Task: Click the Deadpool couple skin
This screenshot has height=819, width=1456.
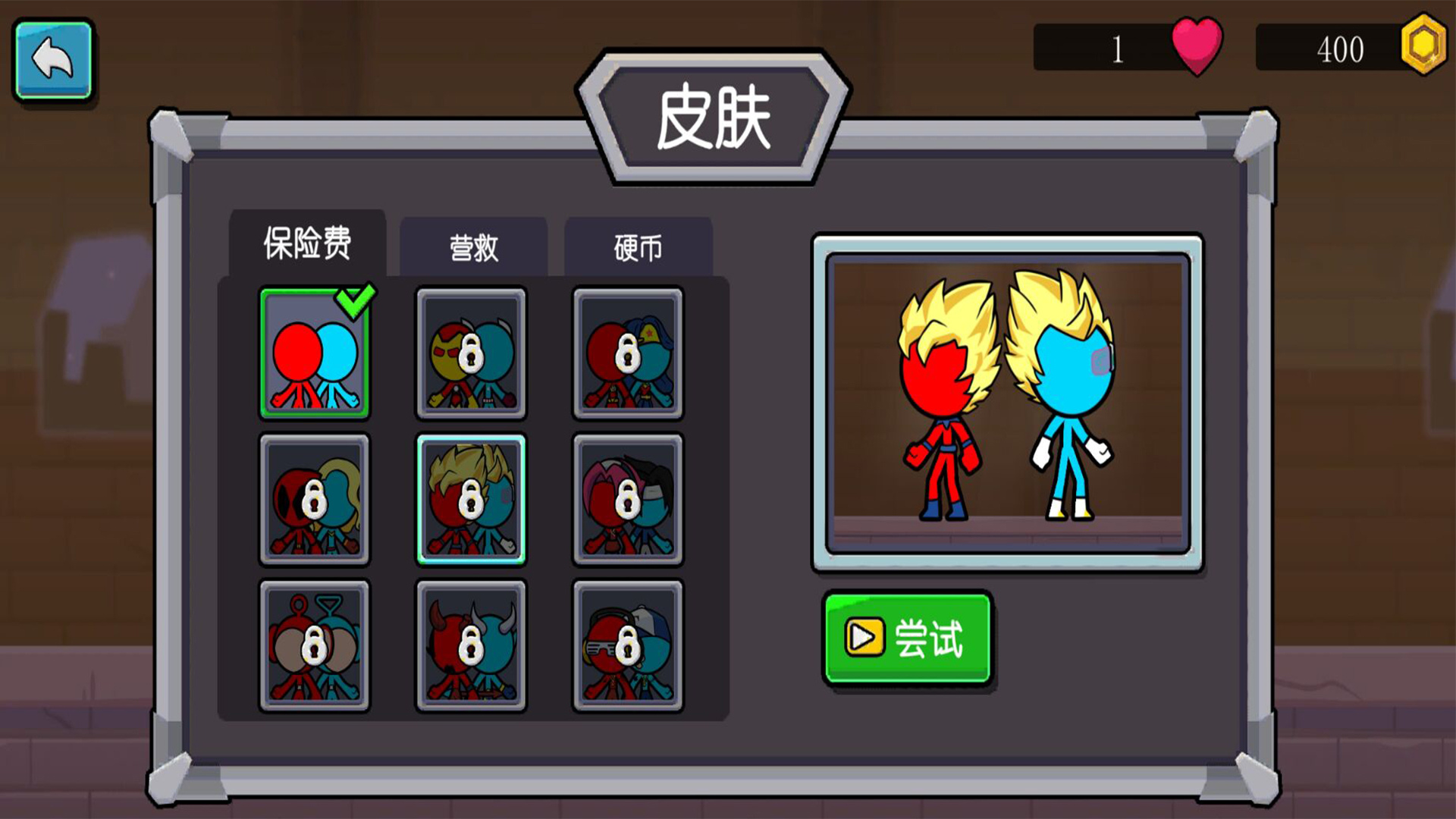Action: pyautogui.click(x=314, y=497)
